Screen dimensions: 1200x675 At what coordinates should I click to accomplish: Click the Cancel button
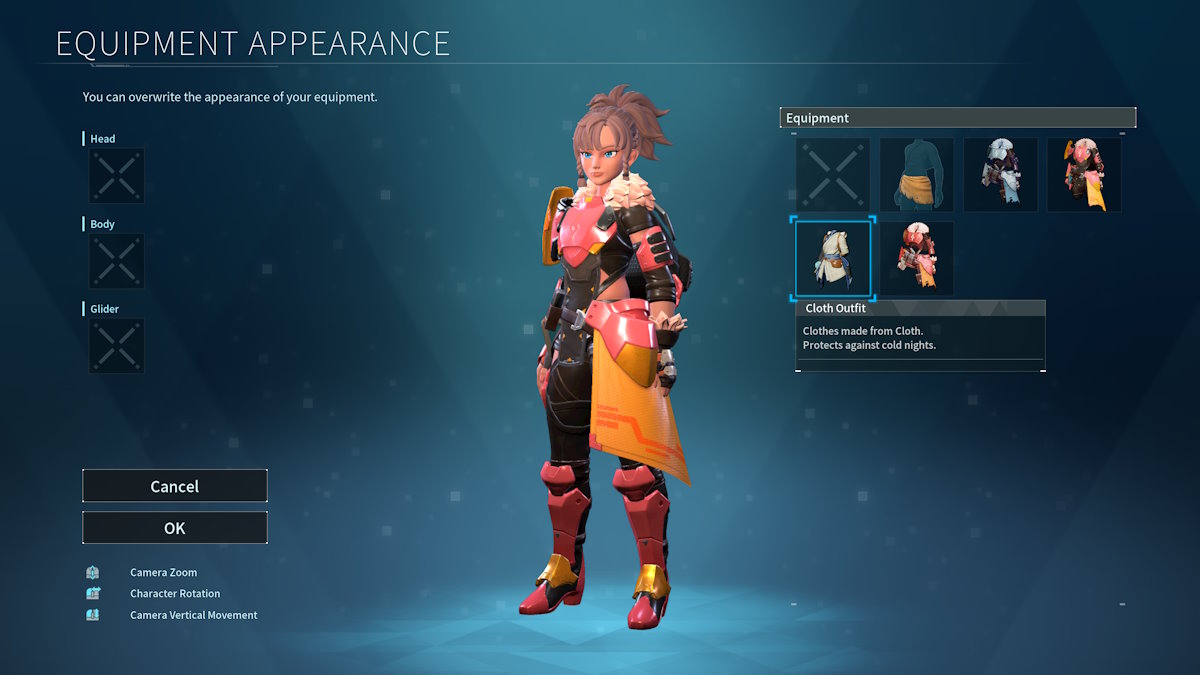pos(175,486)
